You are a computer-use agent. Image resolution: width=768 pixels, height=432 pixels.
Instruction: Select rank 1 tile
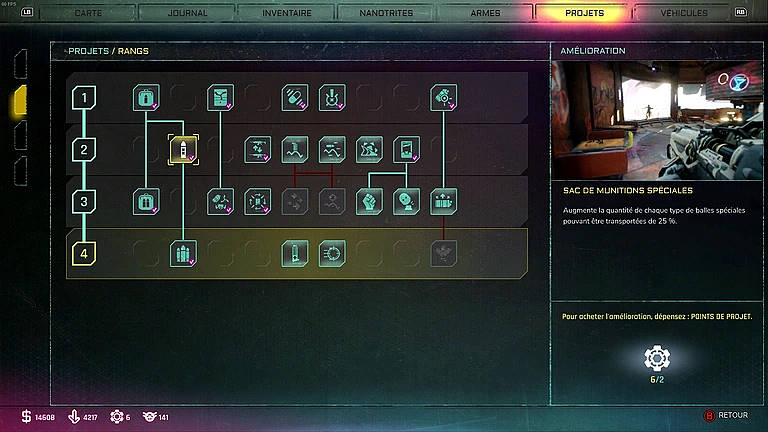coord(84,97)
